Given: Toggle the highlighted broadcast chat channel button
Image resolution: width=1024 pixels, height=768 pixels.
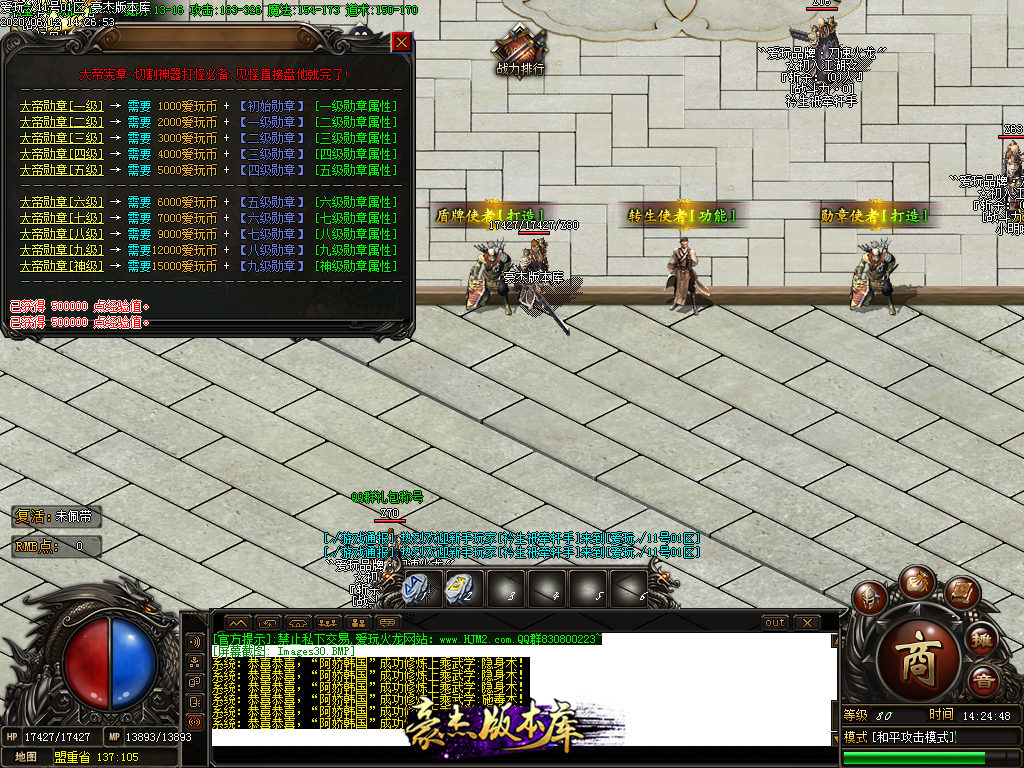Looking at the screenshot, I should (195, 722).
